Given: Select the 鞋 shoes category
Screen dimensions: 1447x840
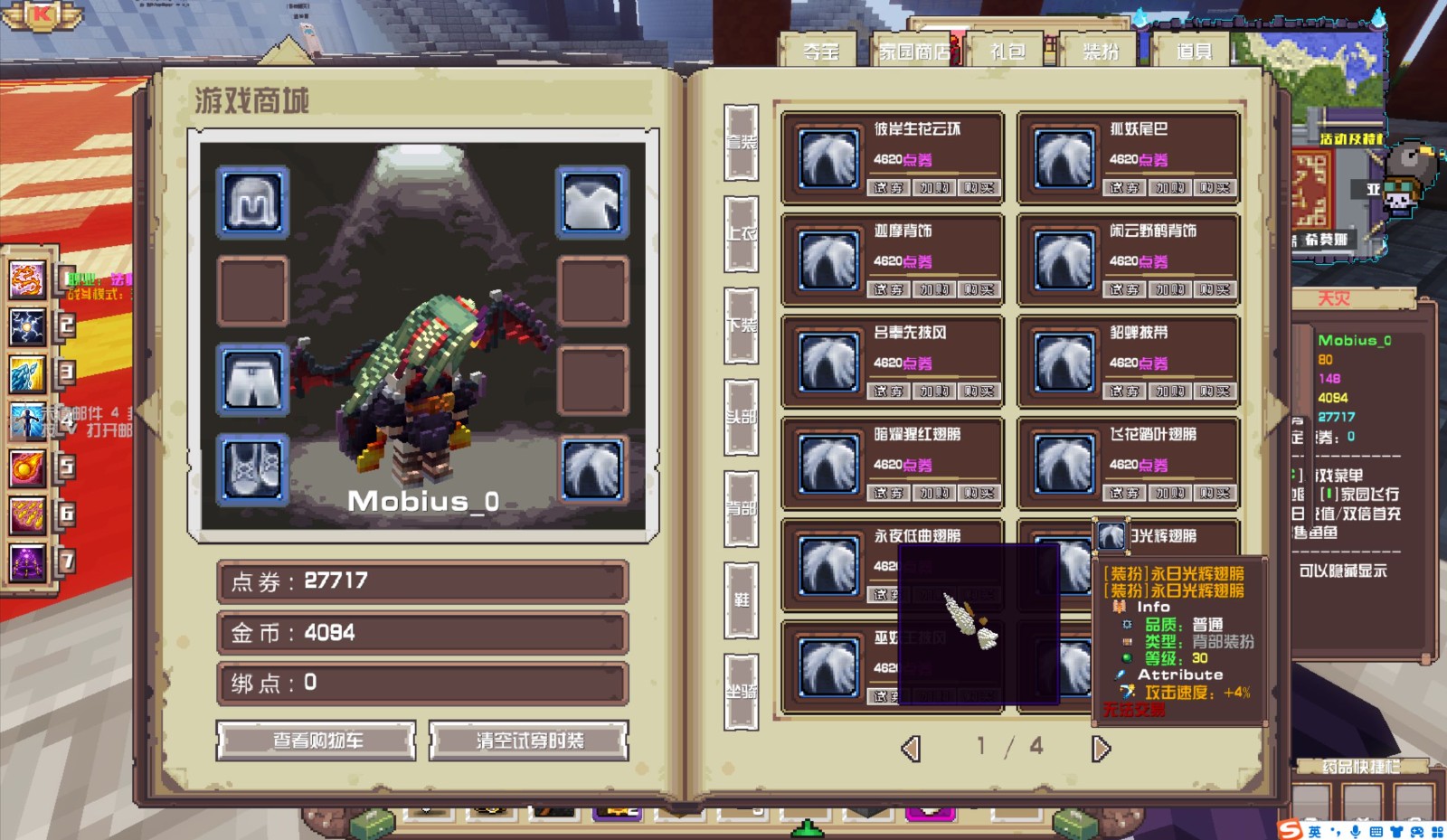Looking at the screenshot, I should [741, 599].
